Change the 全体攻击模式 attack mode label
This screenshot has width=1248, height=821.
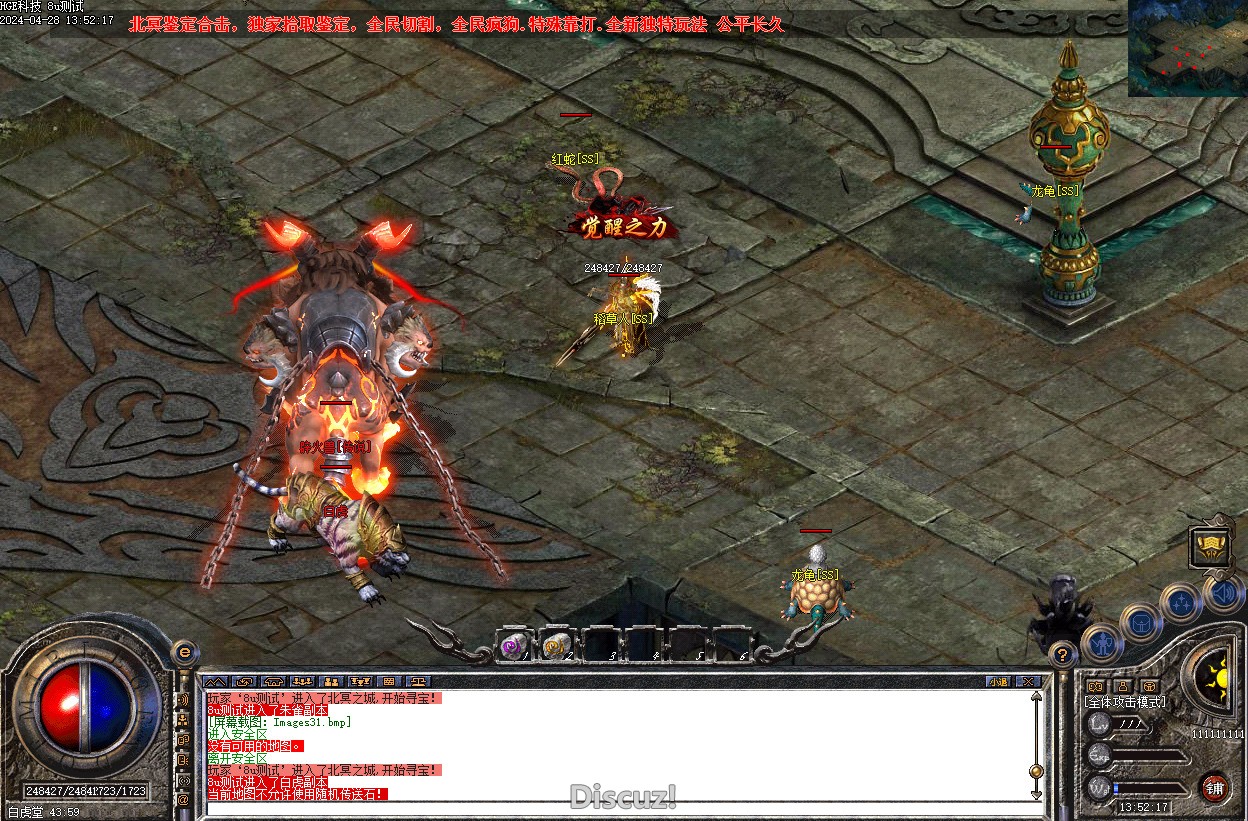(1126, 702)
